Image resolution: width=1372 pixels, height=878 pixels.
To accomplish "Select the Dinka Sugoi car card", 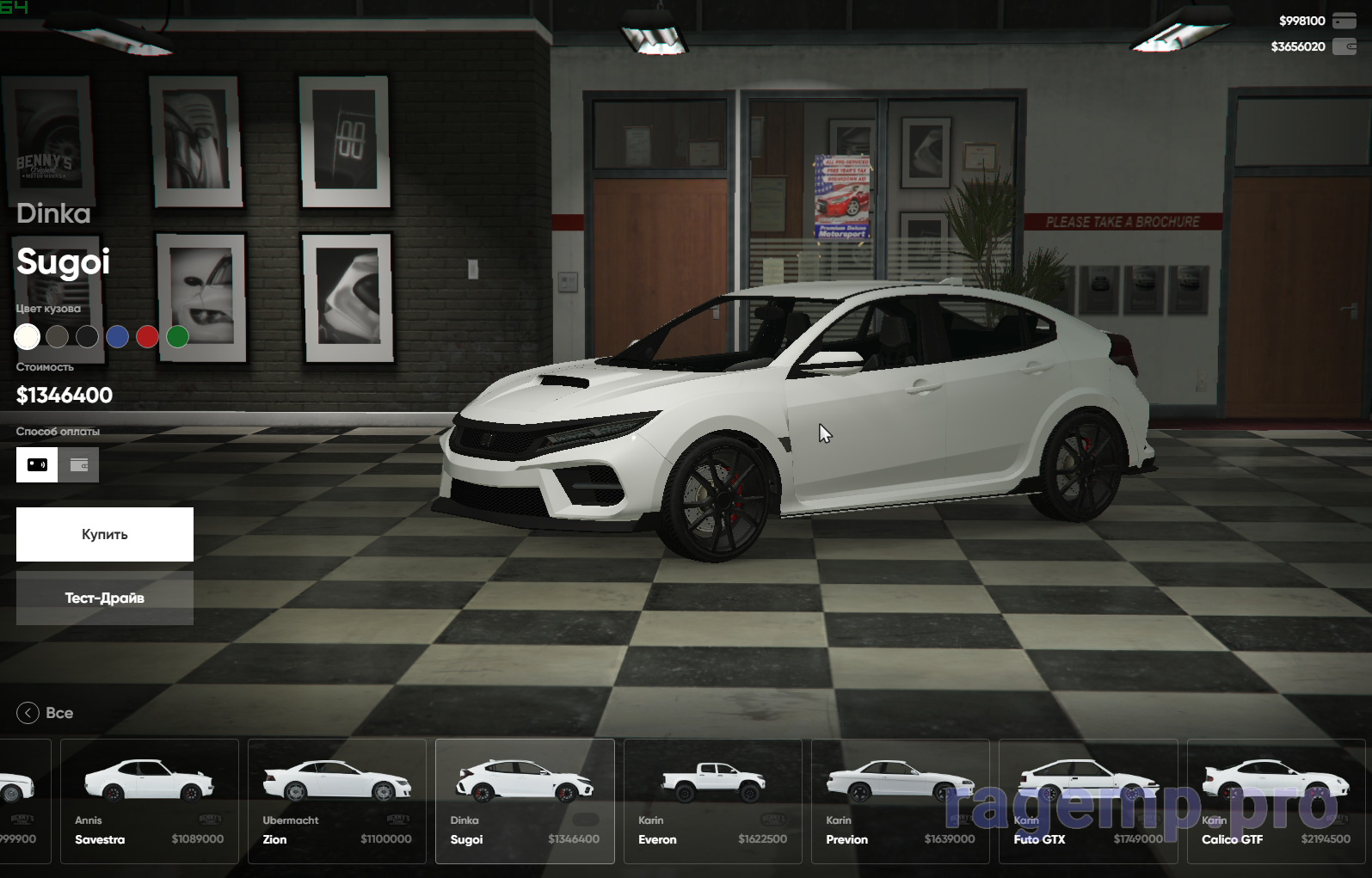I will click(x=525, y=801).
